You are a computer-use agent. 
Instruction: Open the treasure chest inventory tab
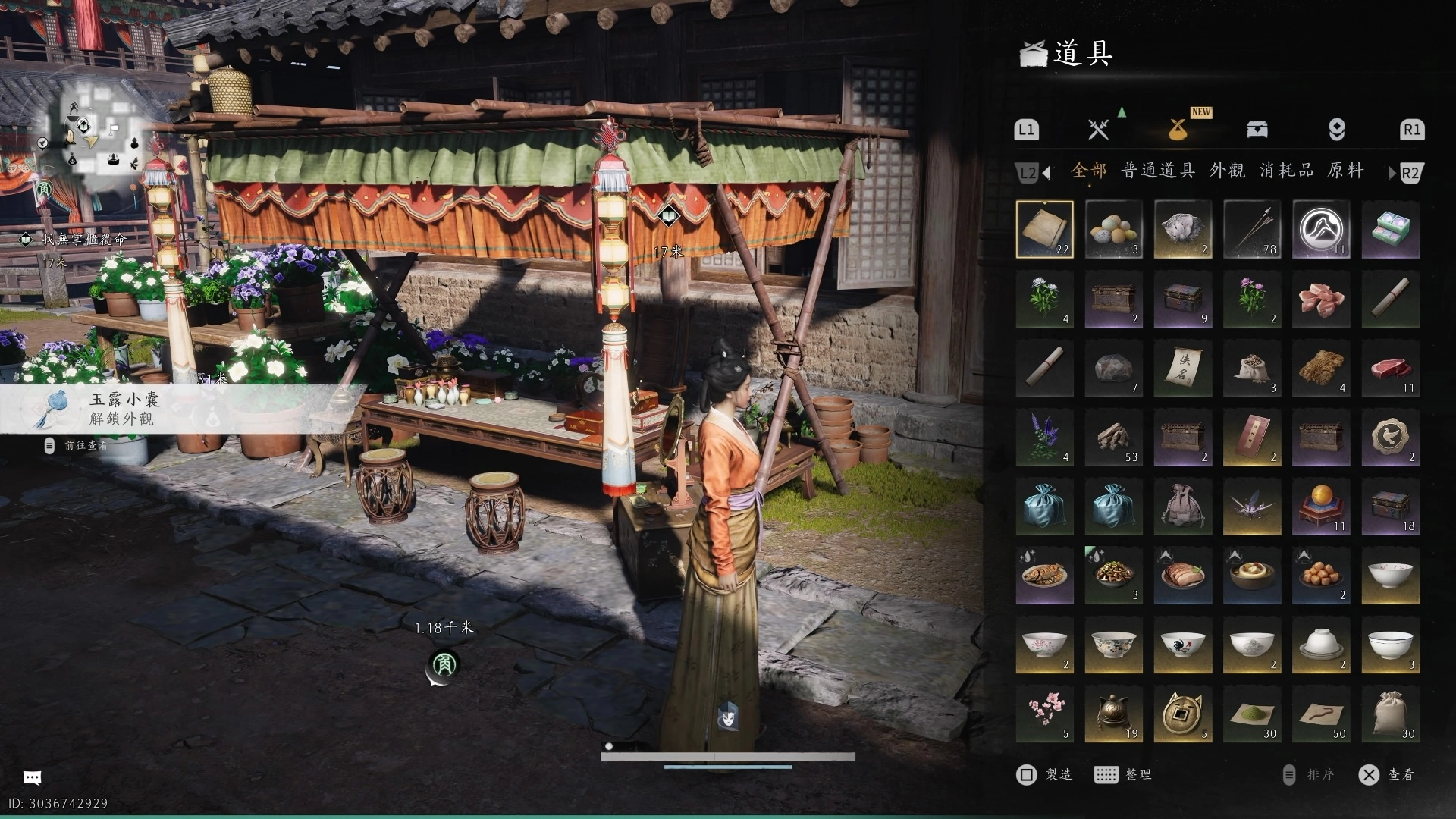1257,130
